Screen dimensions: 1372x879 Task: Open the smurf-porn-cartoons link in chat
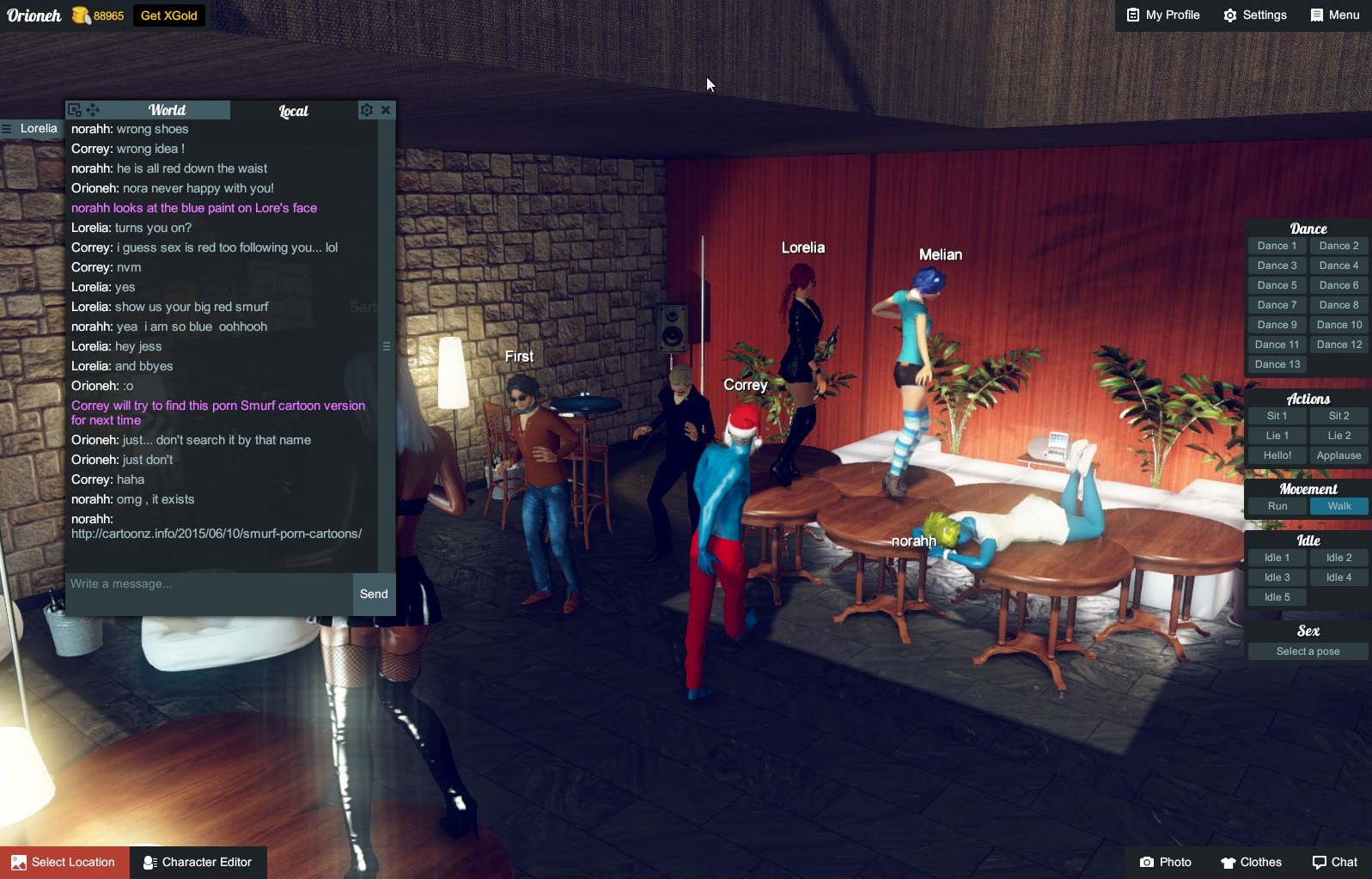tap(216, 533)
